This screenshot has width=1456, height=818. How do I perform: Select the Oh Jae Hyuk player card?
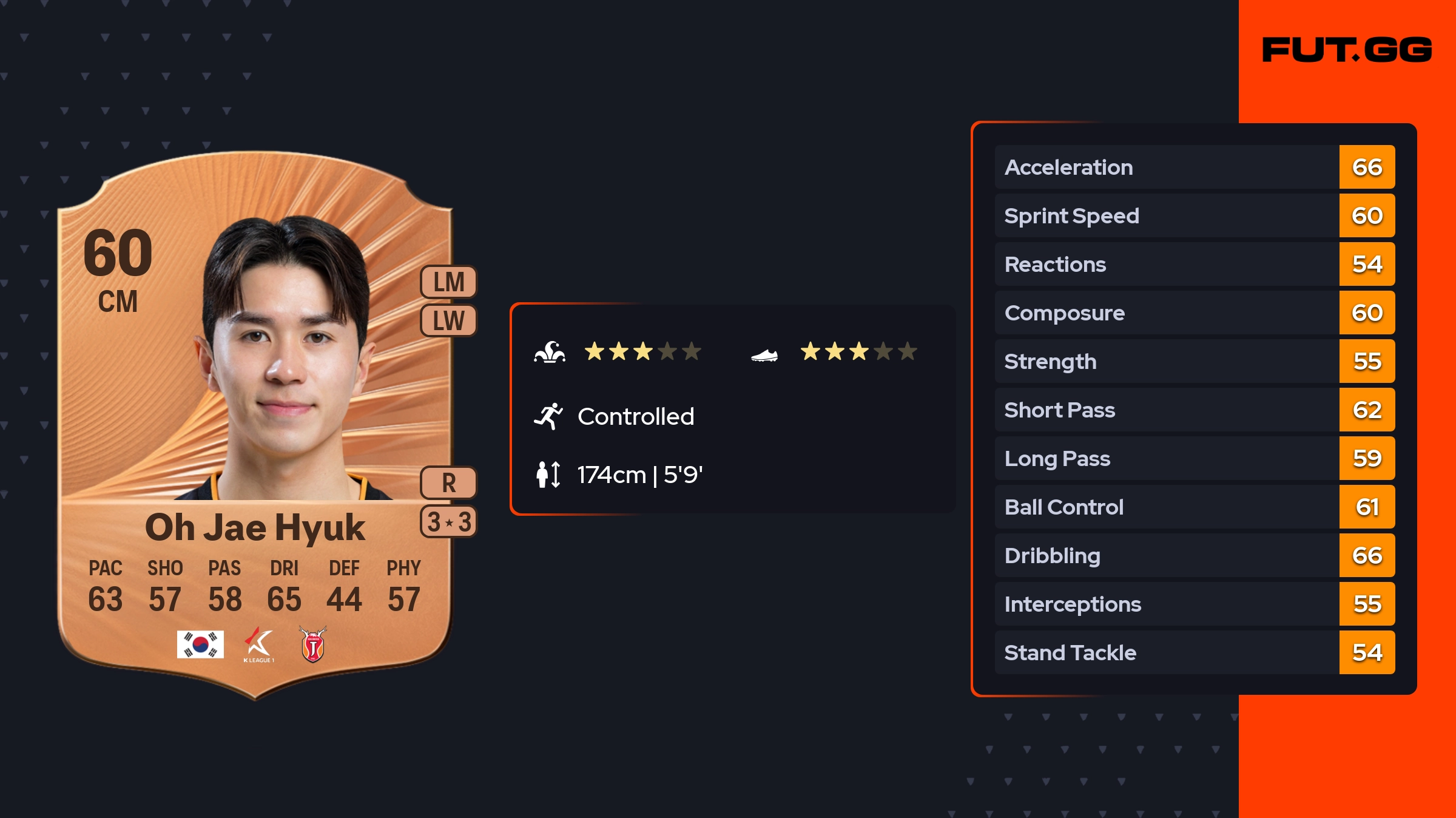(x=255, y=425)
